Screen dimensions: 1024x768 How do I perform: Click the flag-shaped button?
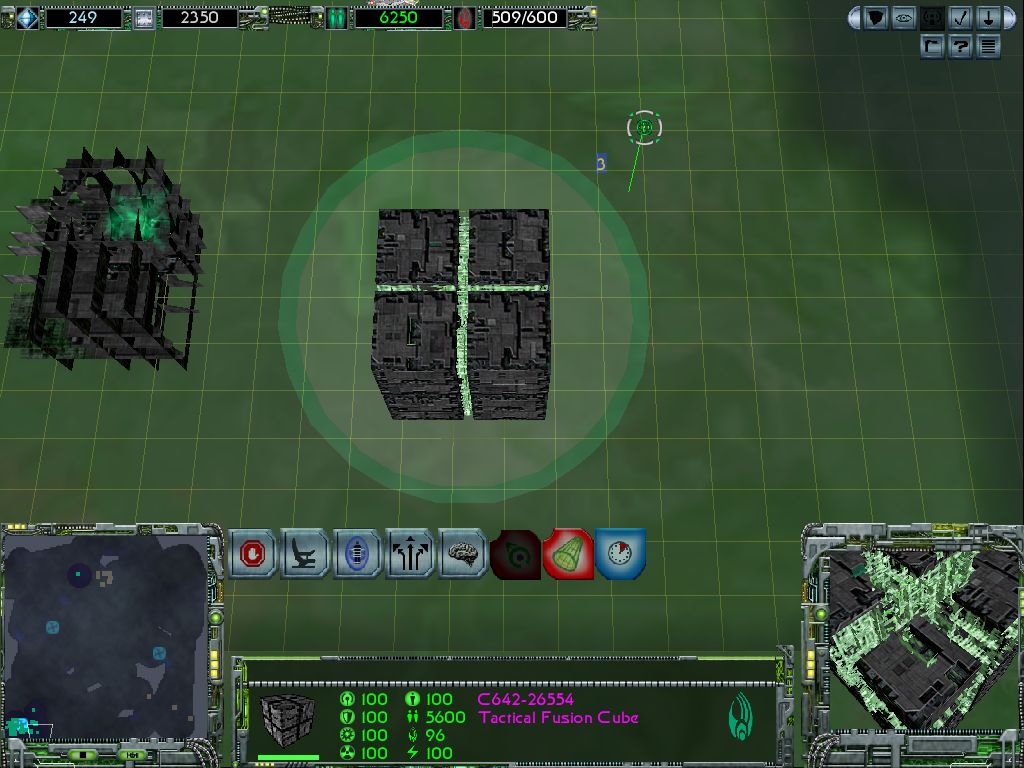pos(932,46)
